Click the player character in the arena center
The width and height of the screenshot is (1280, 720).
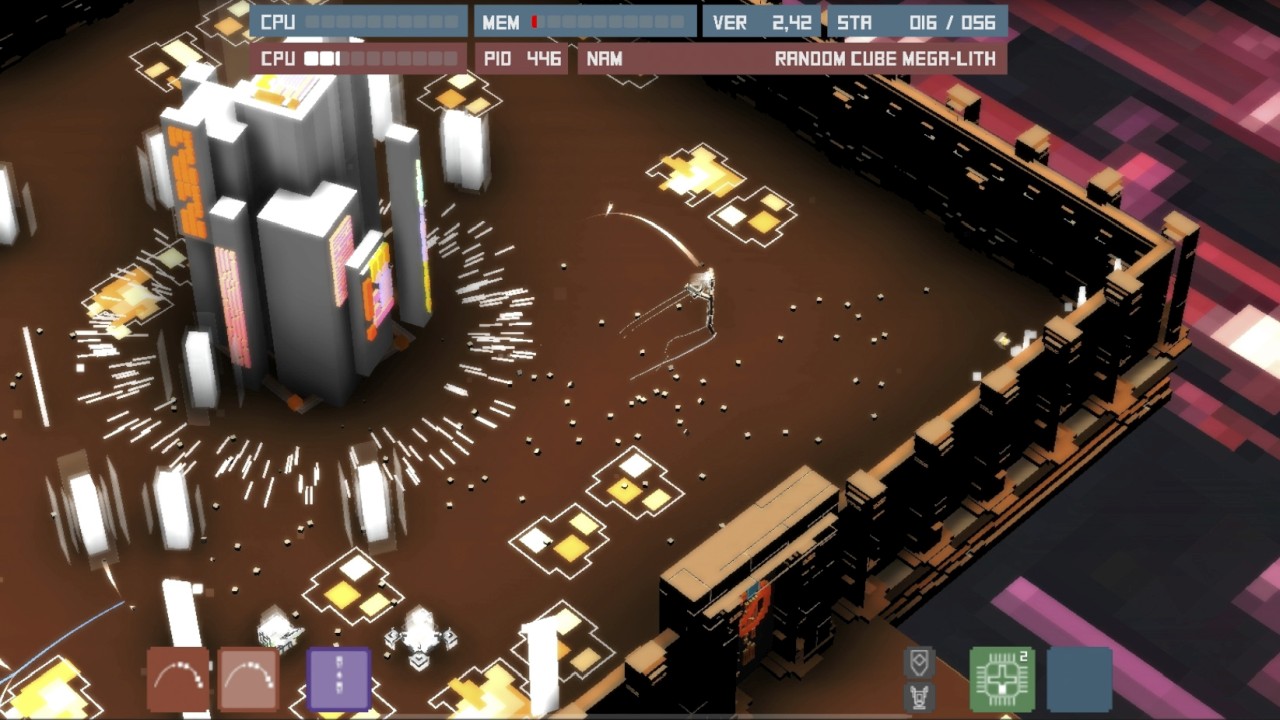(x=703, y=290)
